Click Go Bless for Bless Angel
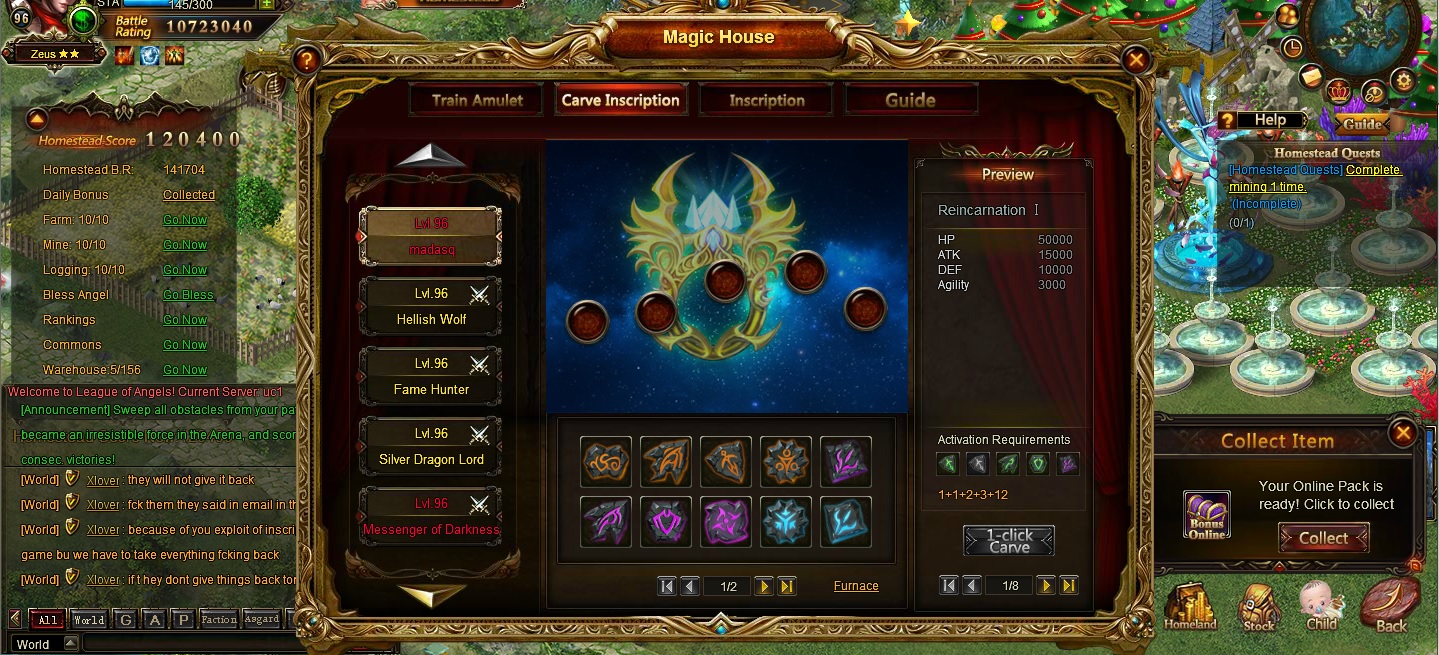 tap(188, 295)
